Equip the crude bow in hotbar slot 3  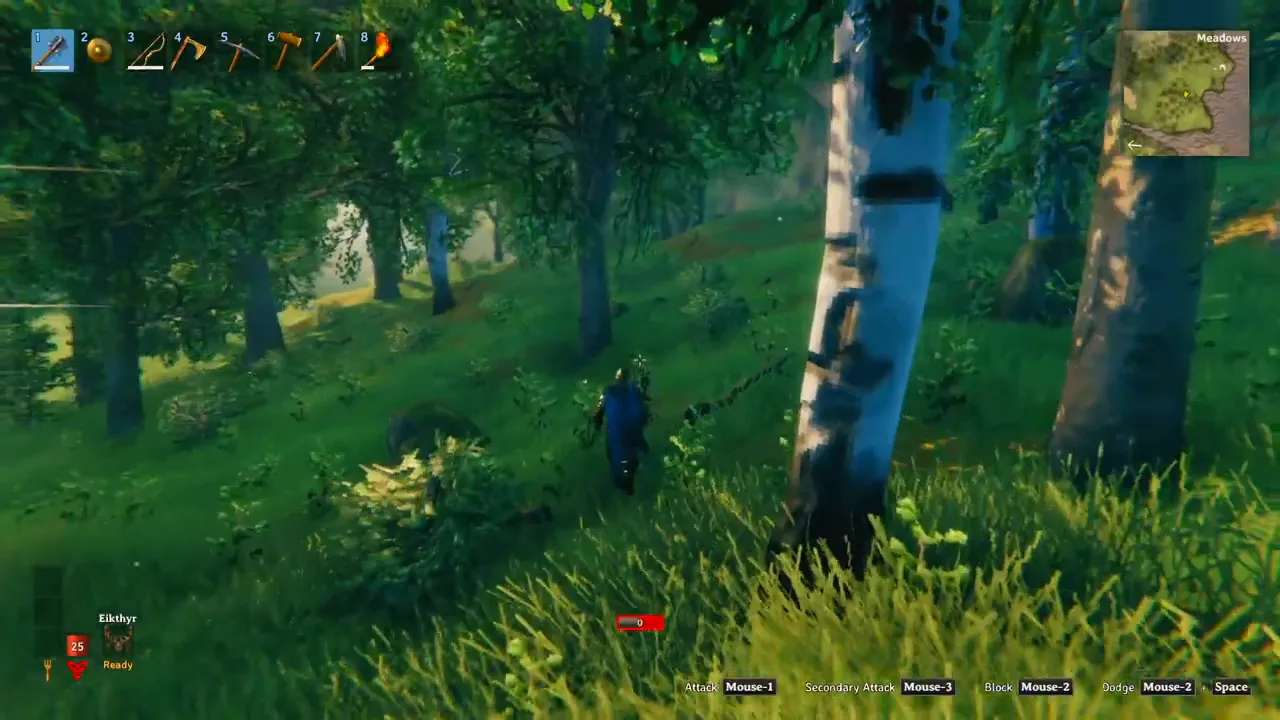(x=144, y=50)
